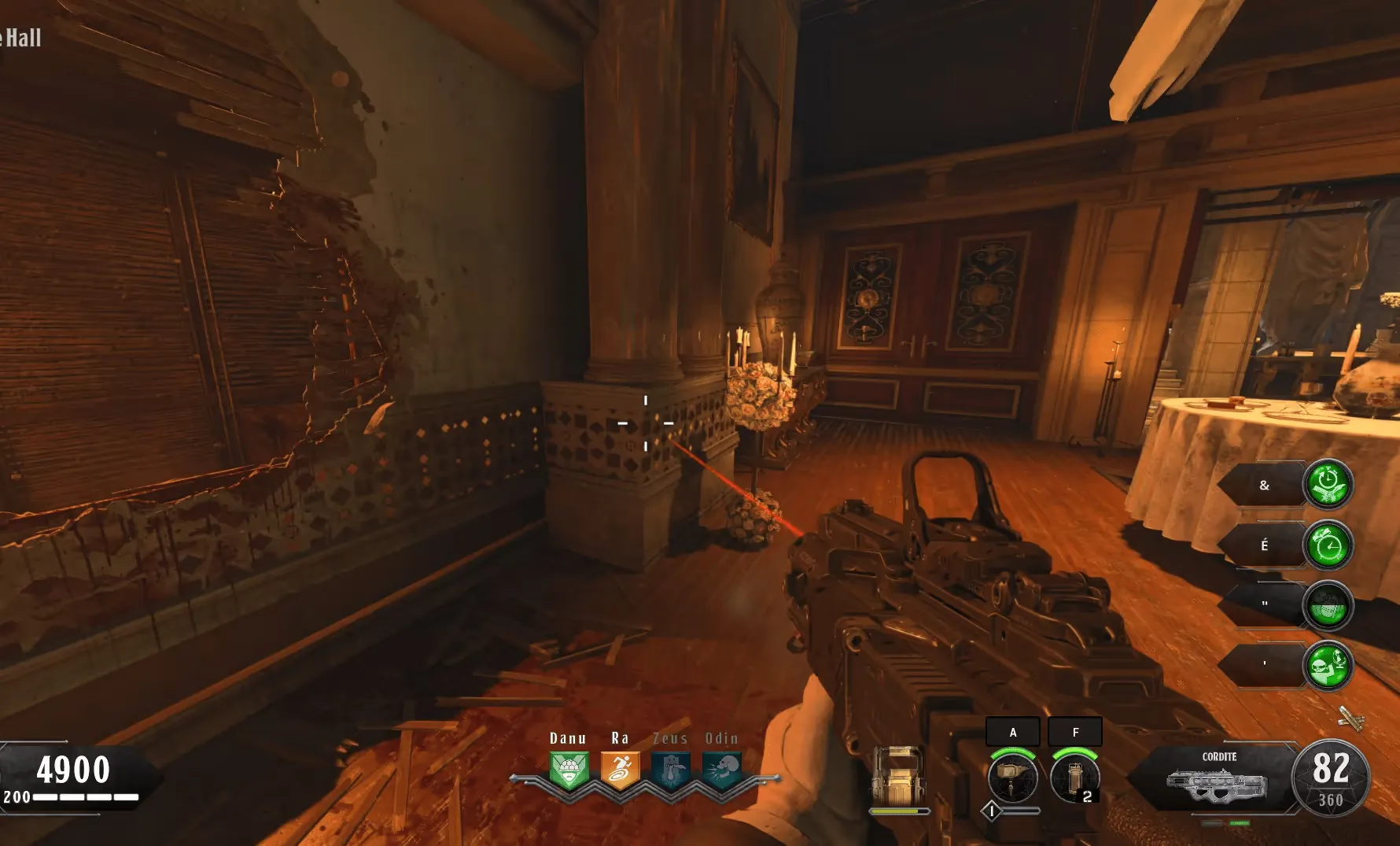Viewport: 1400px width, 846px height.
Task: Activate the stopwatch and crossed swords elixir
Action: pos(1328,484)
